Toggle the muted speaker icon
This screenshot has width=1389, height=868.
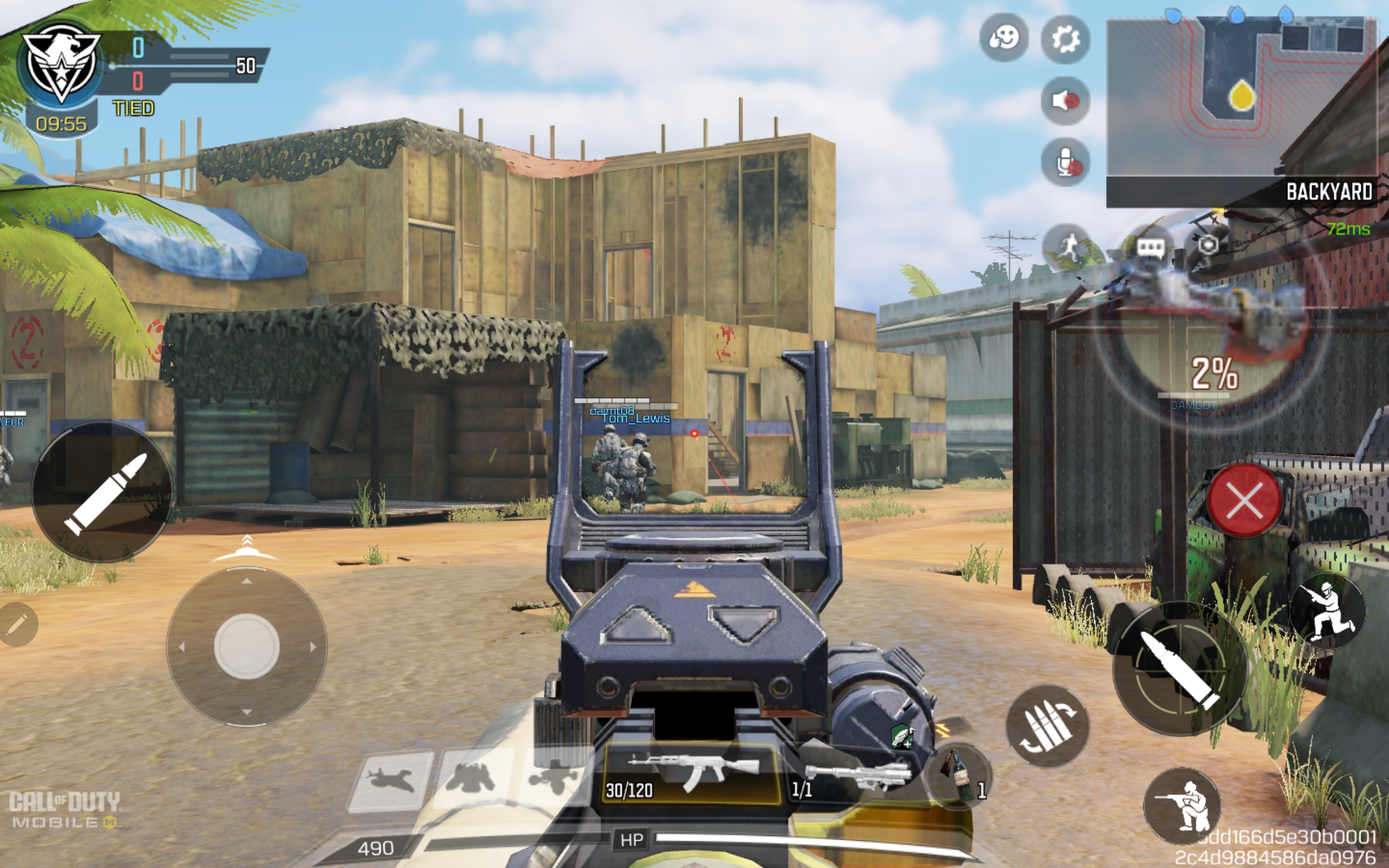1065,101
